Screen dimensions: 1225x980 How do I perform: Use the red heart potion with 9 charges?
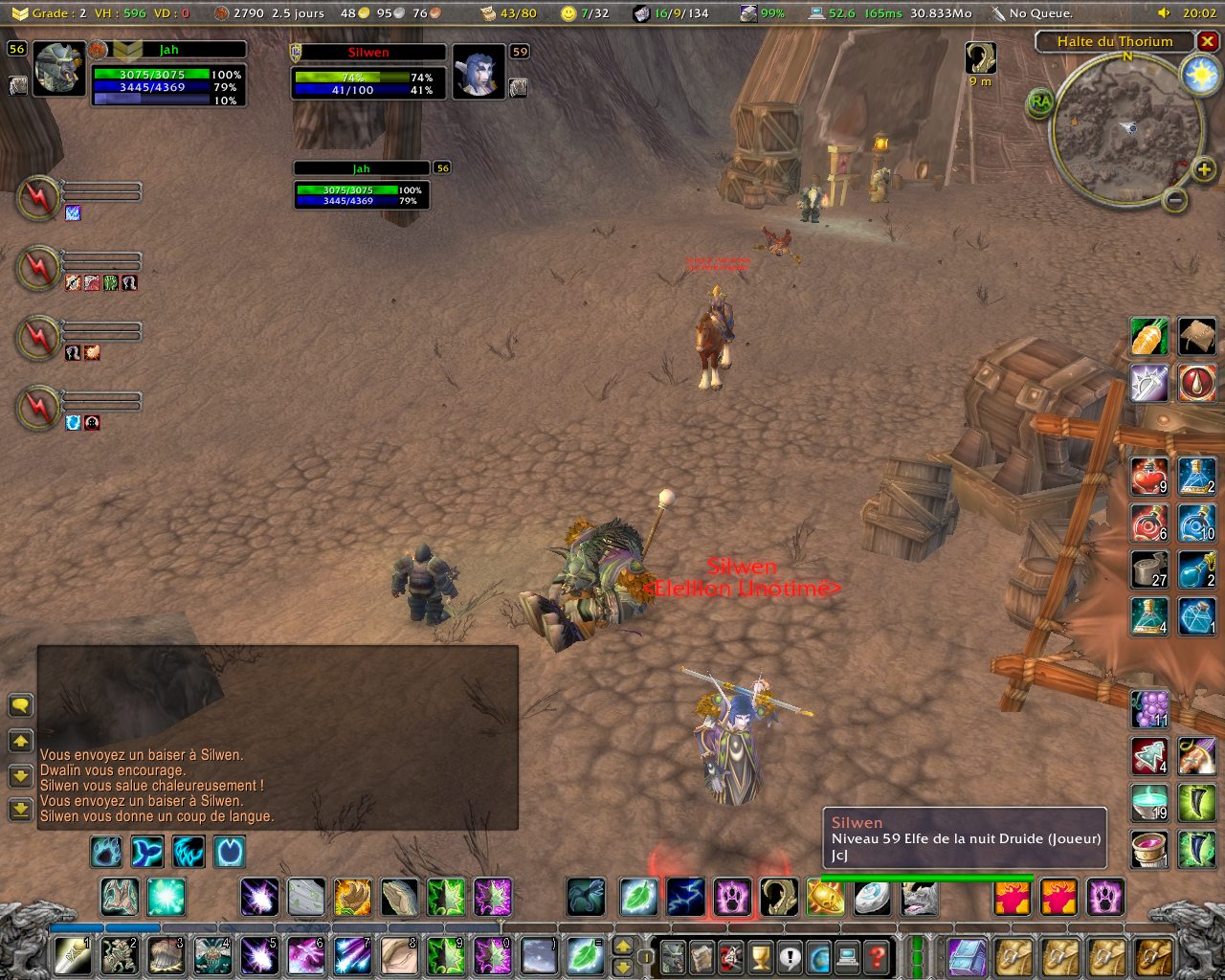(1149, 476)
